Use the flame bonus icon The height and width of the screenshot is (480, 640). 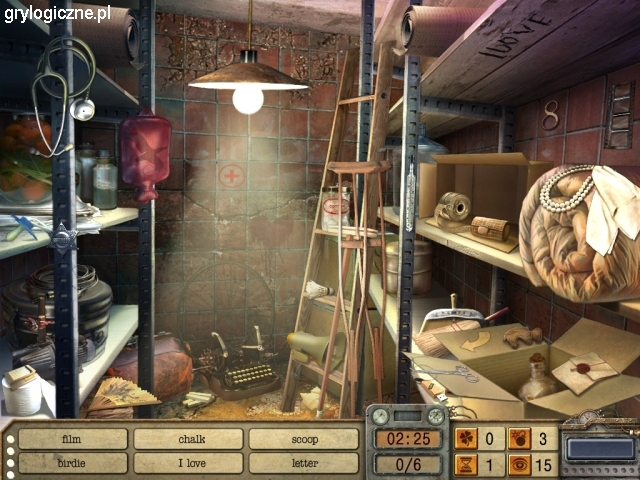(518, 438)
